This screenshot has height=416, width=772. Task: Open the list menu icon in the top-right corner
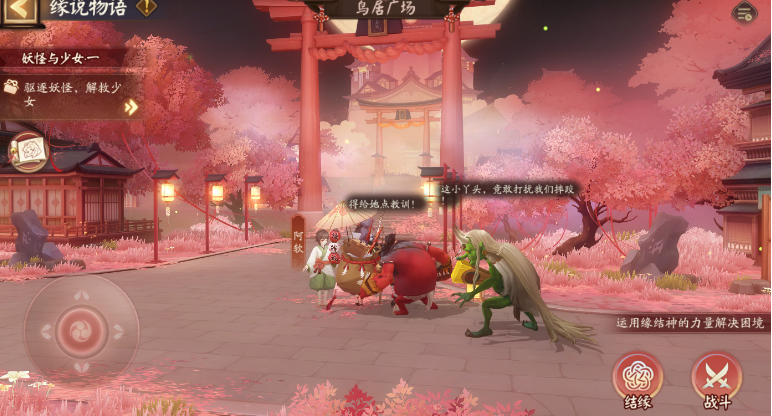[743, 12]
